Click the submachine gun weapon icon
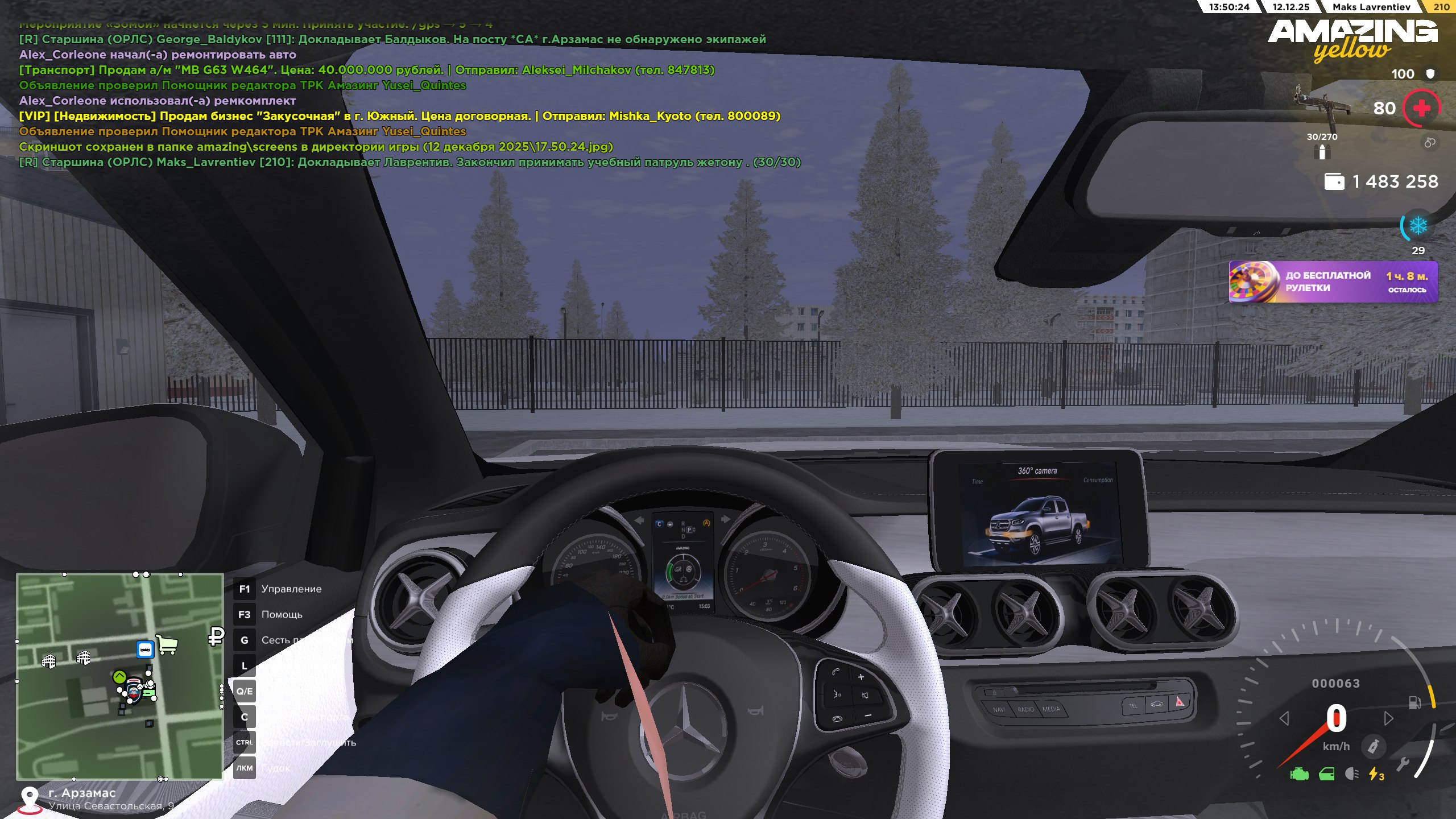This screenshot has width=1456, height=819. tap(1322, 105)
